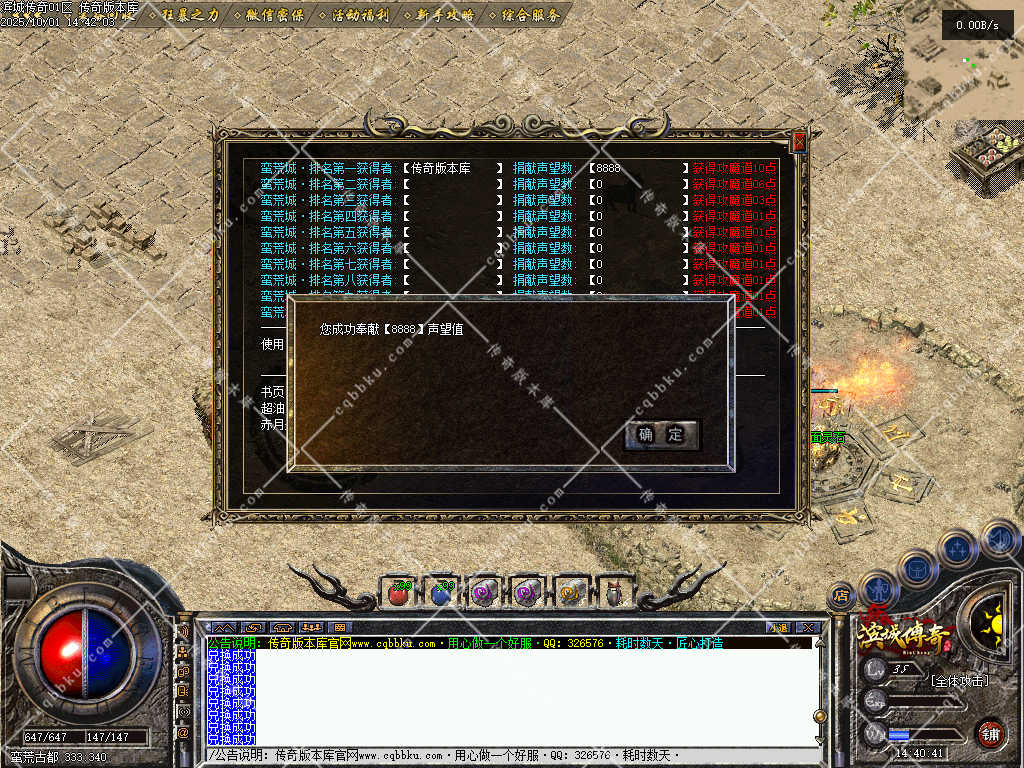Select the gold-ringed hotbar item

coord(571,593)
